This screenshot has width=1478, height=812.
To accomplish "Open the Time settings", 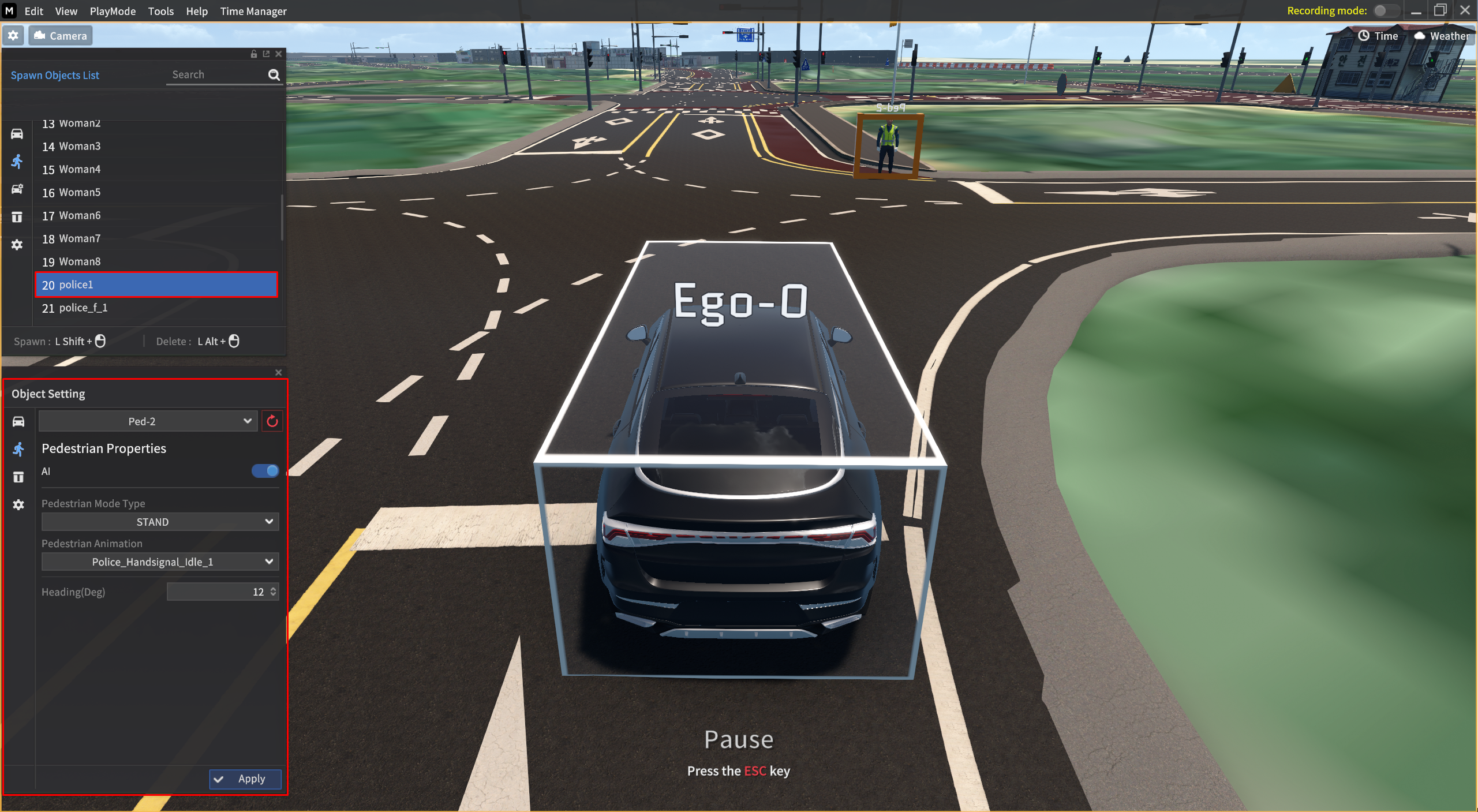I will [x=1378, y=36].
